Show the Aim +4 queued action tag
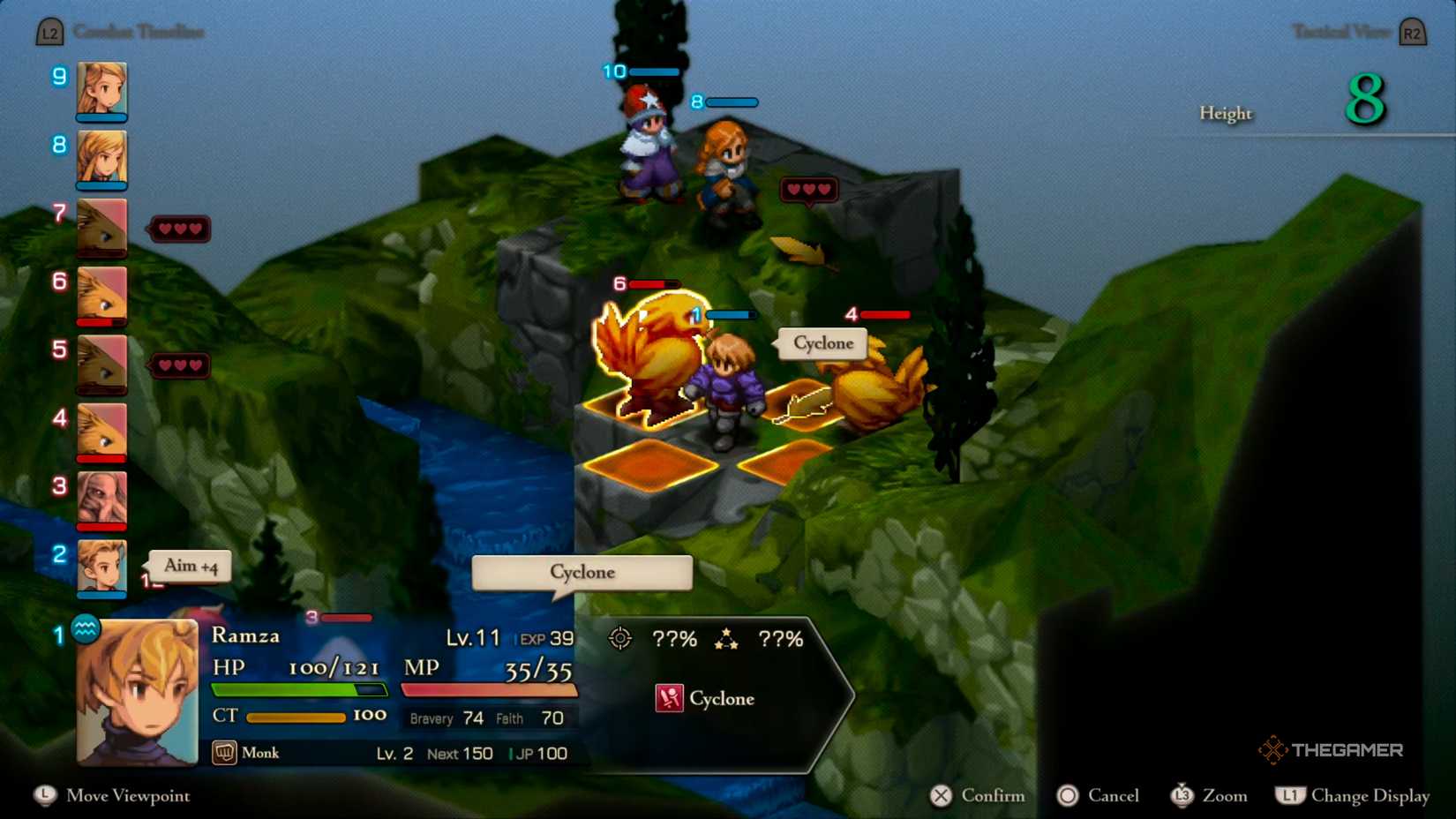1456x819 pixels. click(191, 567)
